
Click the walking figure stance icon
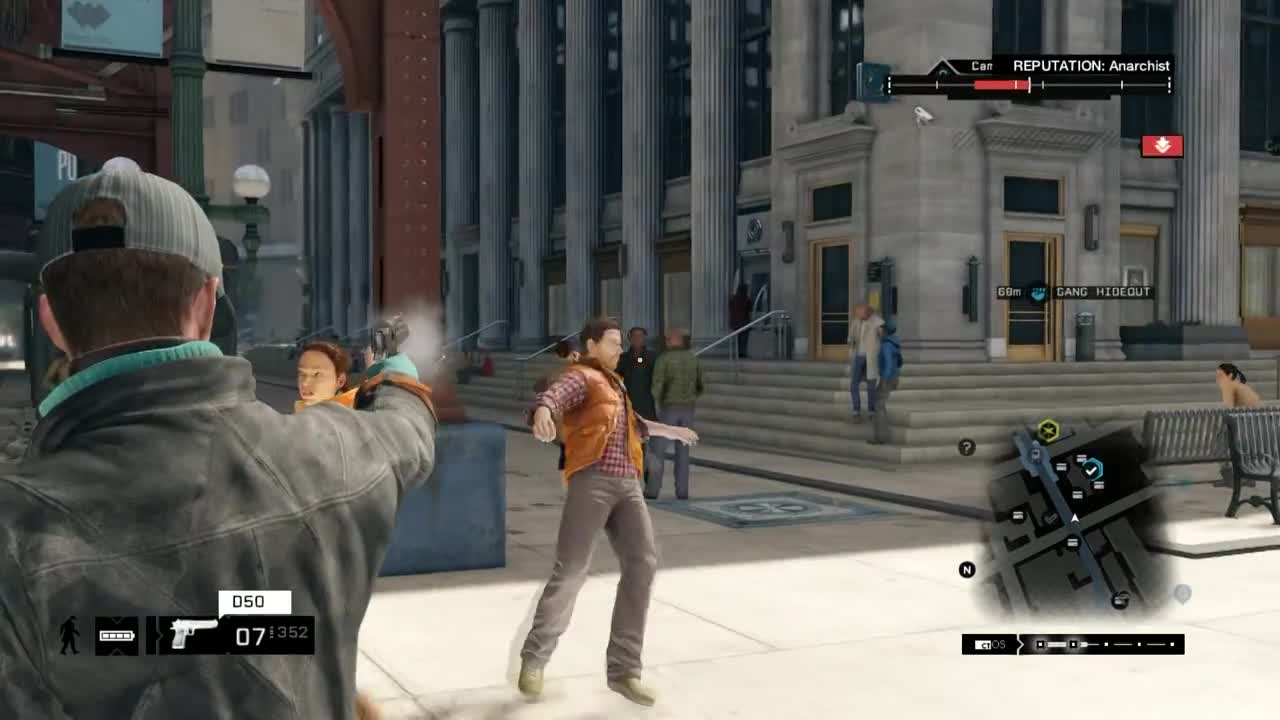click(69, 636)
